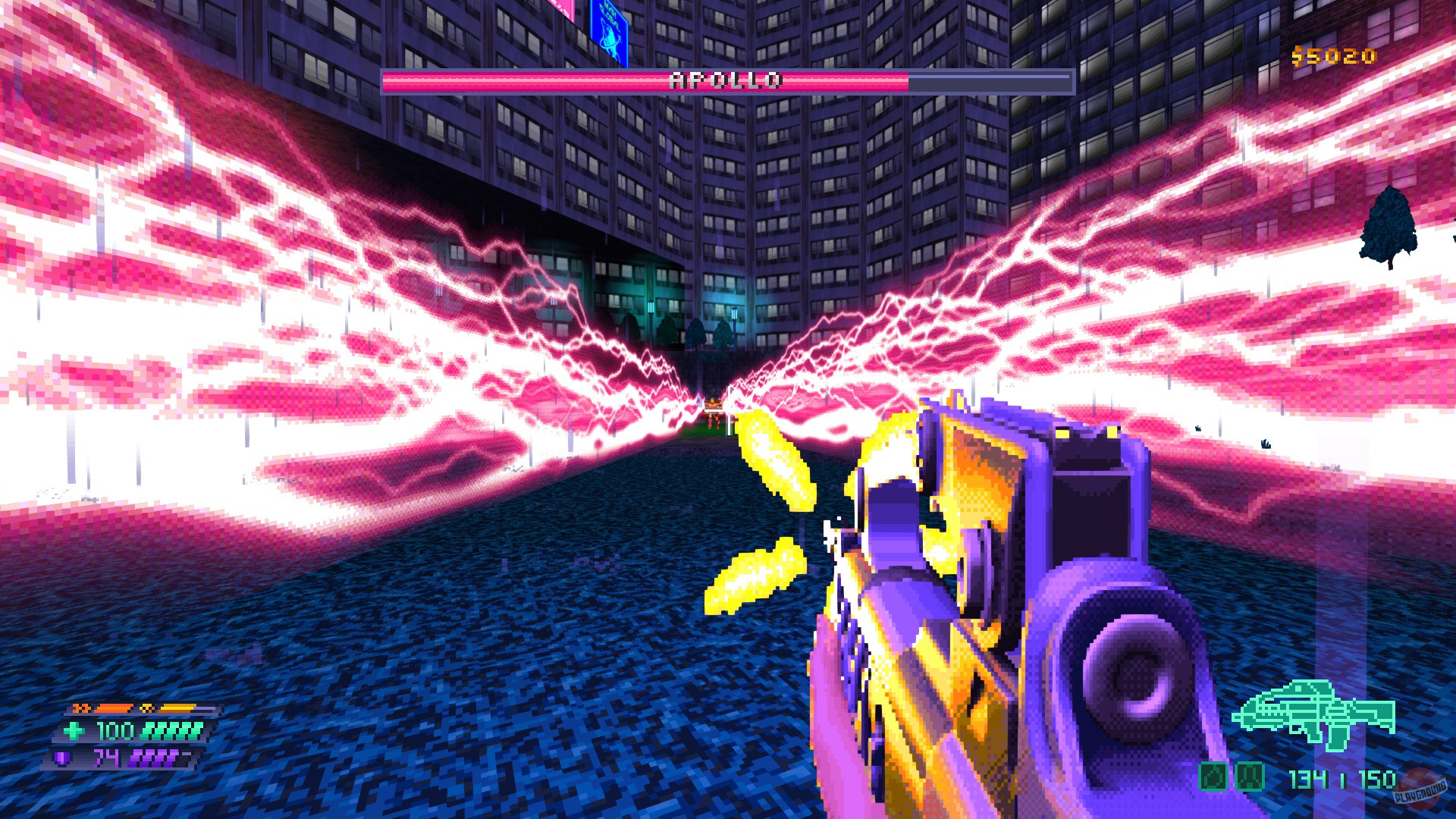Viewport: 1456px width, 819px height.
Task: Click the yellow buff icon next to it
Action: pos(147,708)
